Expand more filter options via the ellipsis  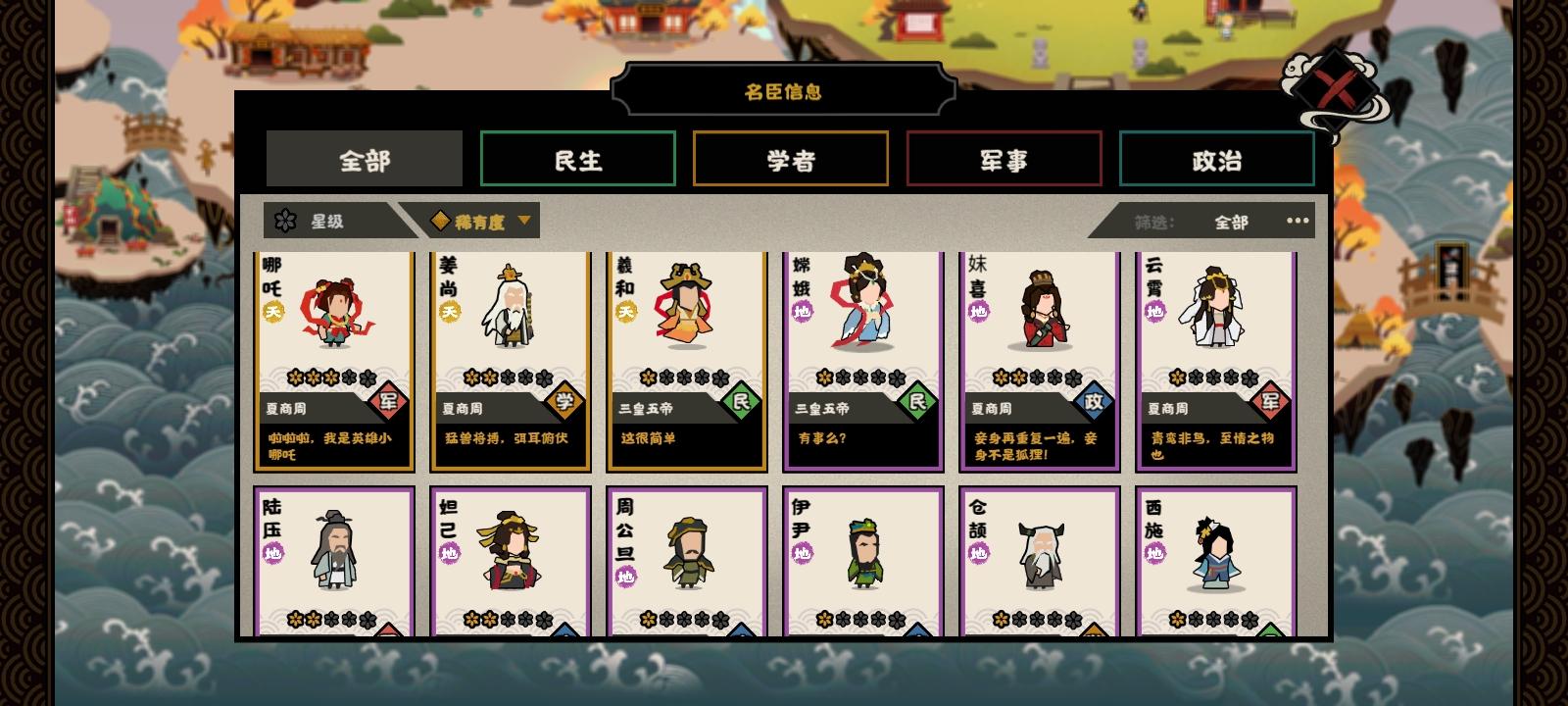click(x=1297, y=220)
